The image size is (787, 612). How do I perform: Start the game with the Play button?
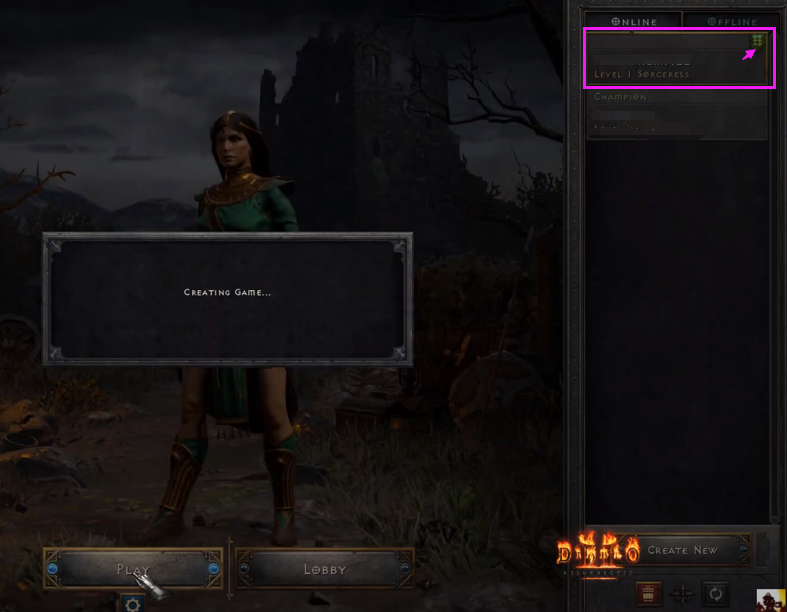tap(132, 569)
